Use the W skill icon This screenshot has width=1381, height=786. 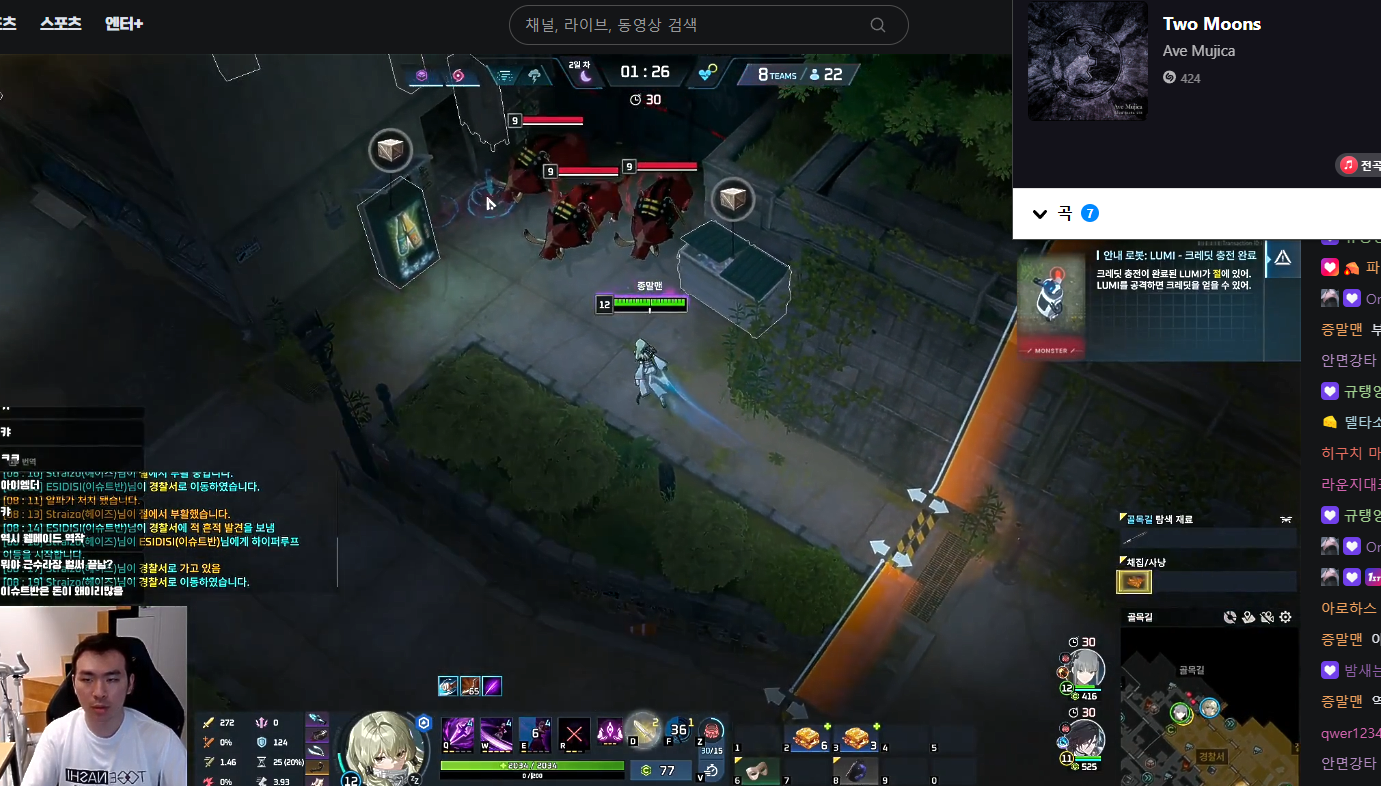496,733
